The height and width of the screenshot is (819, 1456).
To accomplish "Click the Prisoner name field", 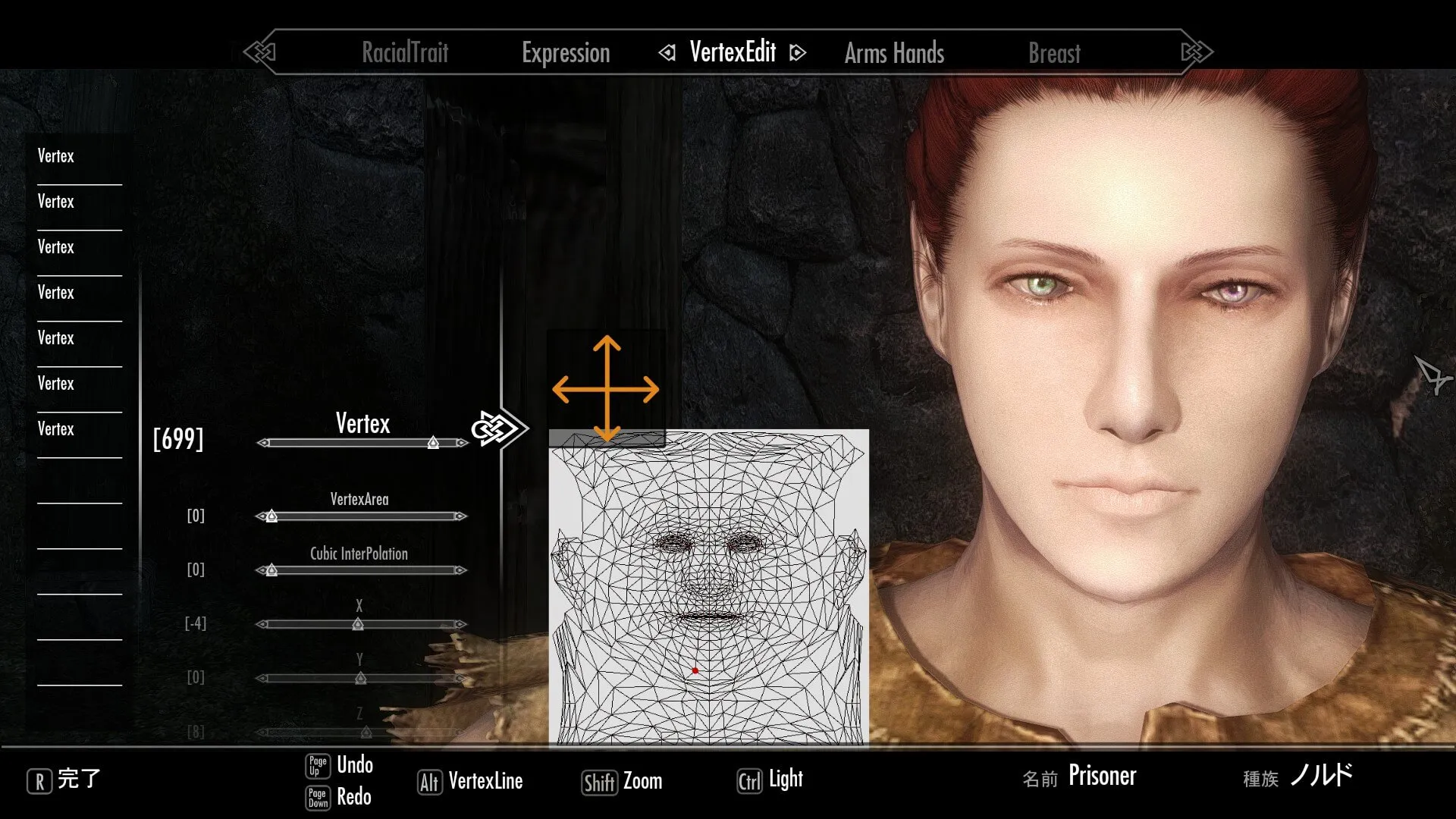I will coord(1102,776).
